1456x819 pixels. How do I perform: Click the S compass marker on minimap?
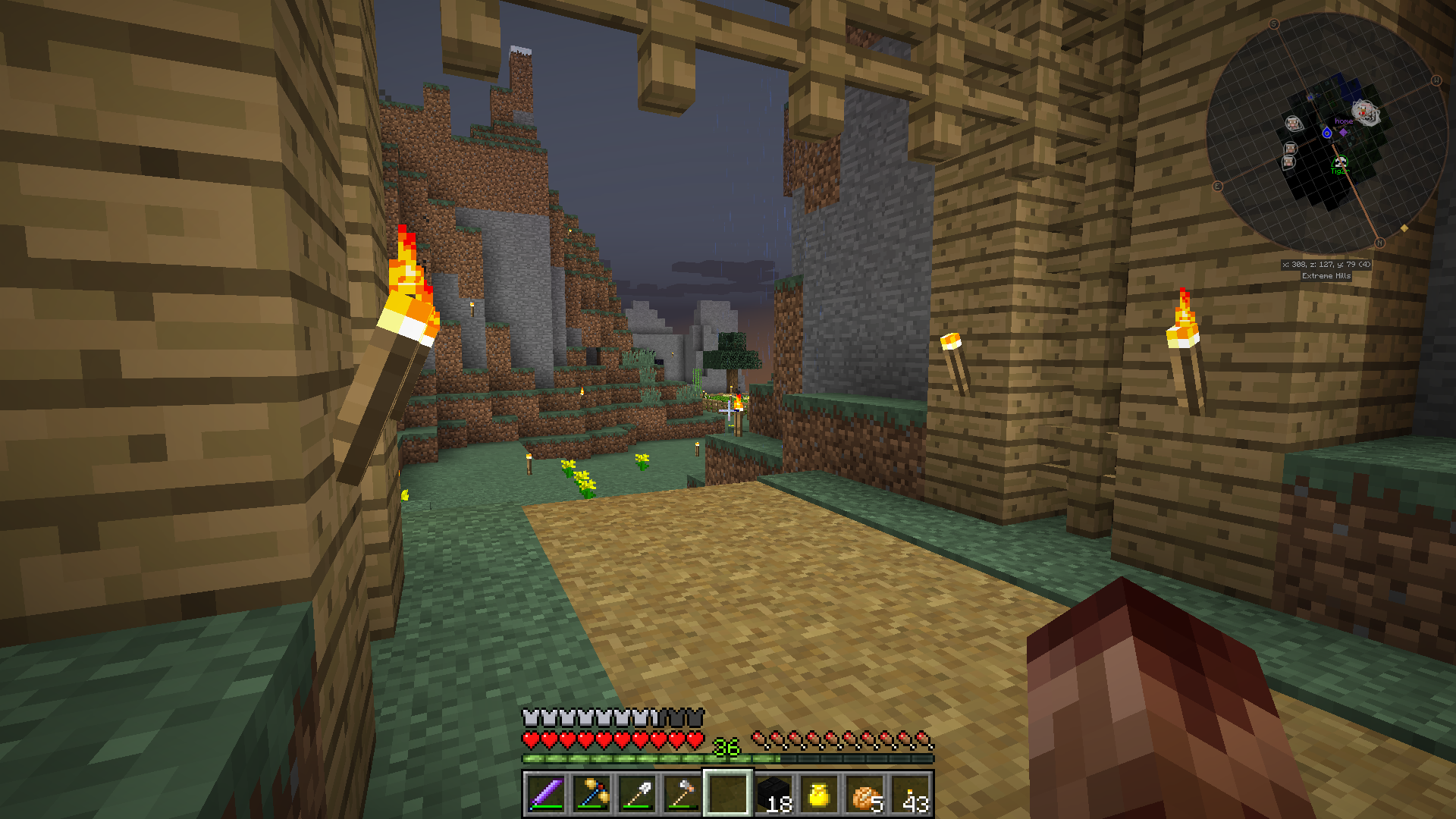point(1274,24)
